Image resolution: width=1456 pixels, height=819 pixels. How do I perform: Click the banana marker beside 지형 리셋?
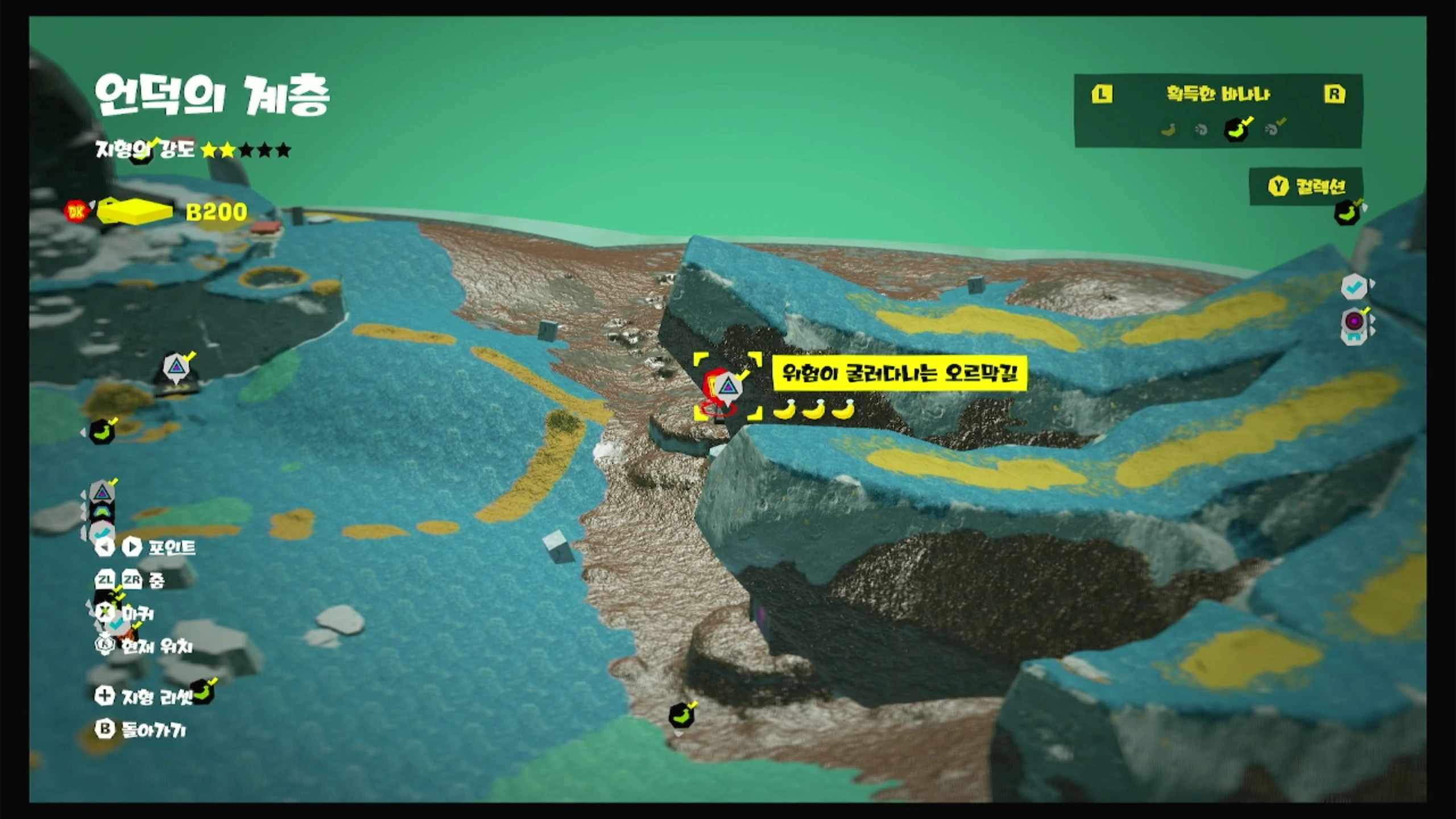(x=203, y=693)
